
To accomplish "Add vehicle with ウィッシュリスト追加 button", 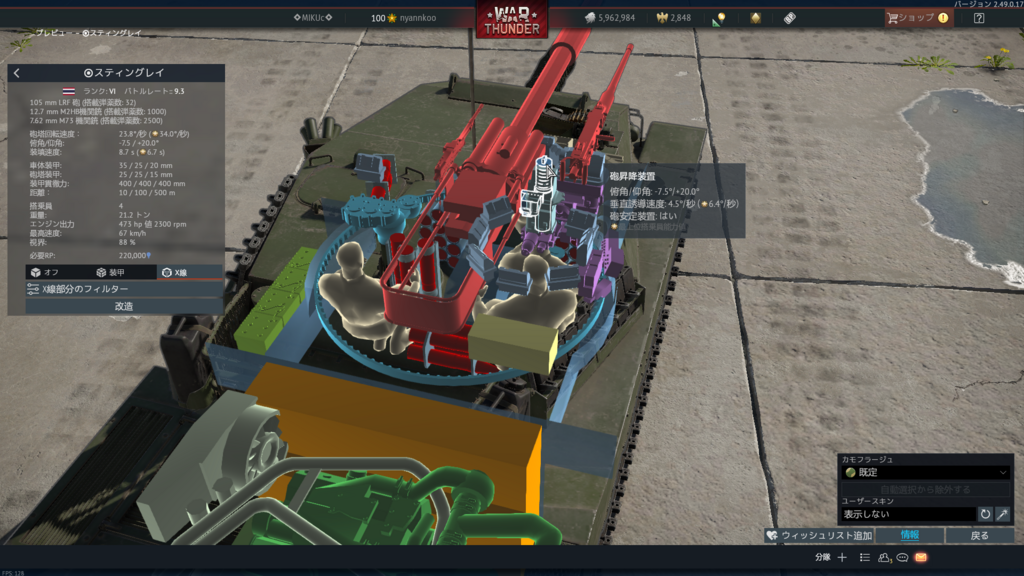I will tap(819, 536).
